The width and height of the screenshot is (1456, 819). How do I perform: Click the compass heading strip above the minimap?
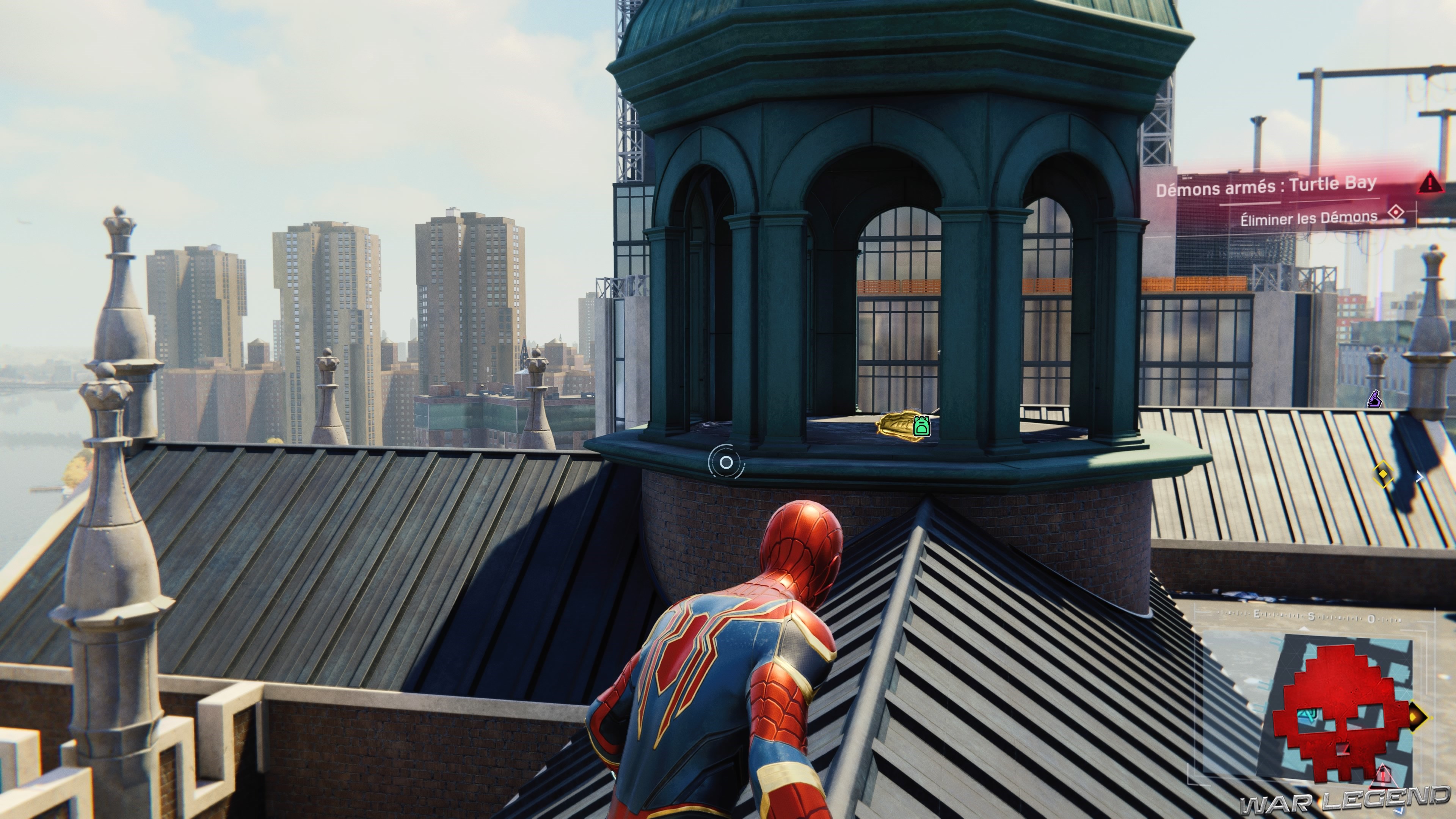tap(1311, 617)
